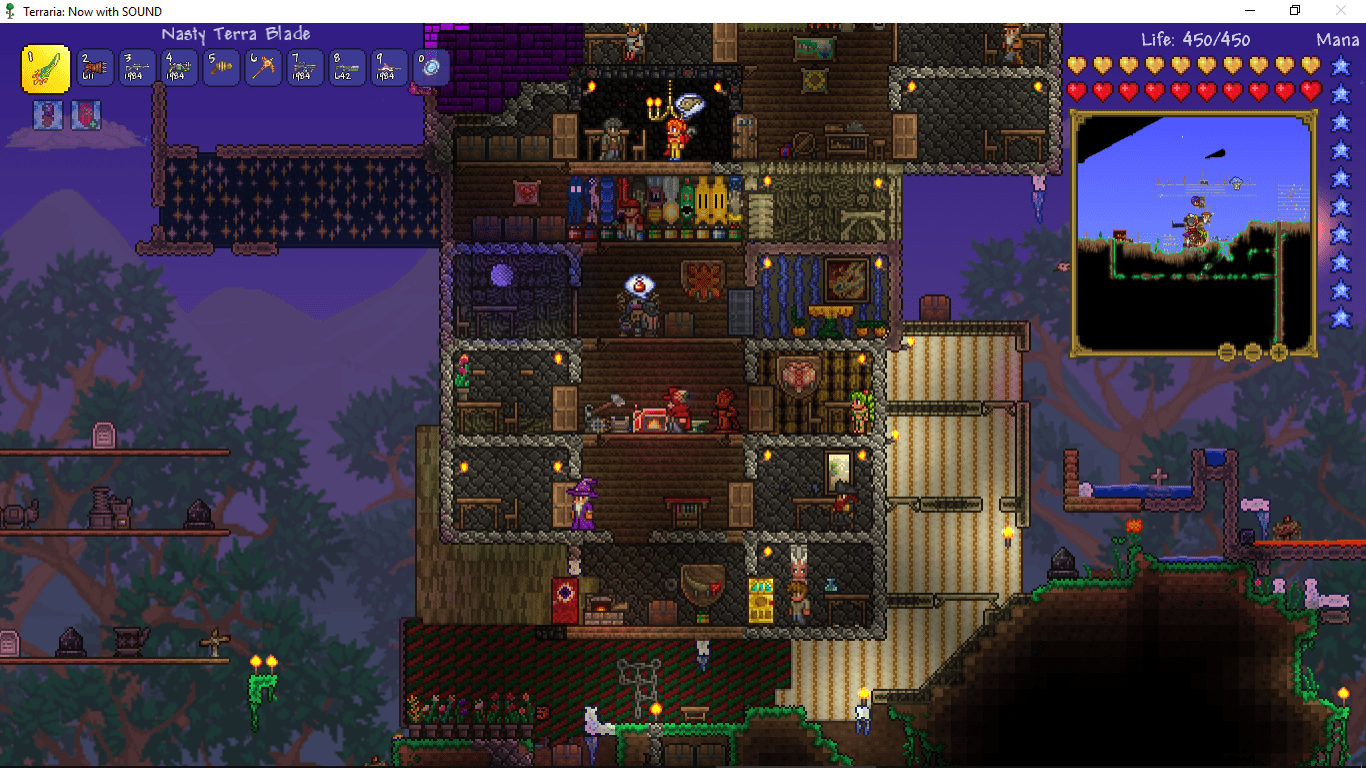Select the blue orb item in hotbar slot 0
Image resolution: width=1366 pixels, height=768 pixels.
click(x=430, y=68)
